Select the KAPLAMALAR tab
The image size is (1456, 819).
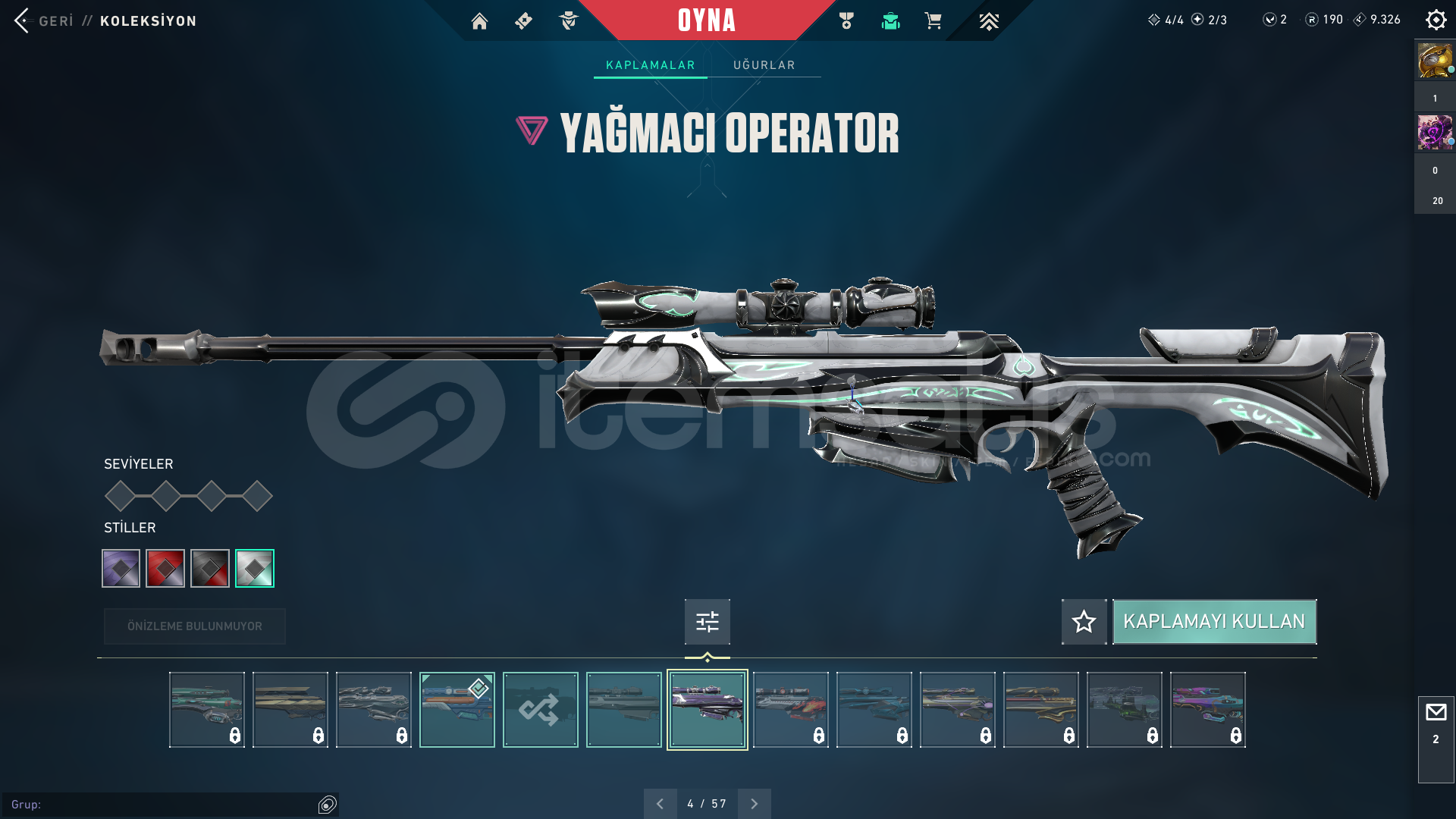[650, 65]
